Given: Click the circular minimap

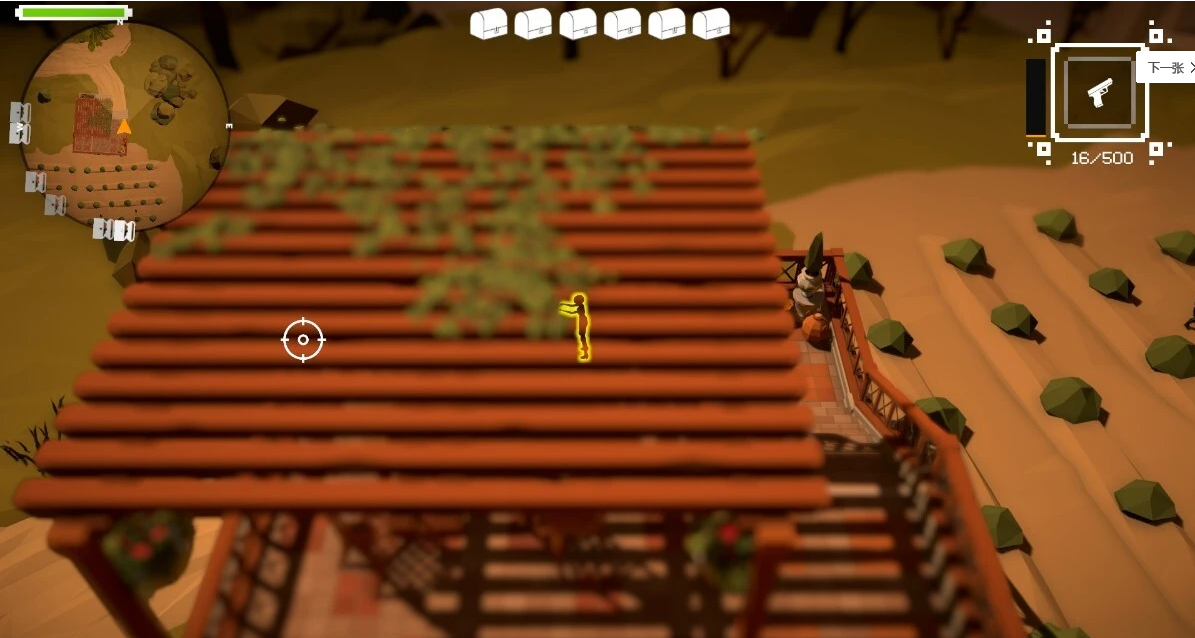Looking at the screenshot, I should point(123,127).
